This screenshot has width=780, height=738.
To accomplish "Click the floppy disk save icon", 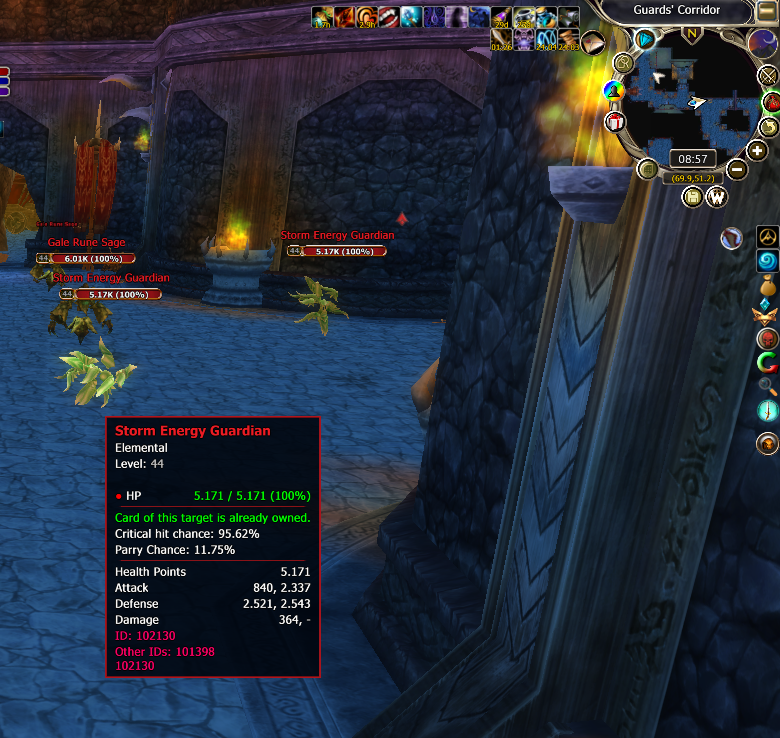I will click(692, 197).
